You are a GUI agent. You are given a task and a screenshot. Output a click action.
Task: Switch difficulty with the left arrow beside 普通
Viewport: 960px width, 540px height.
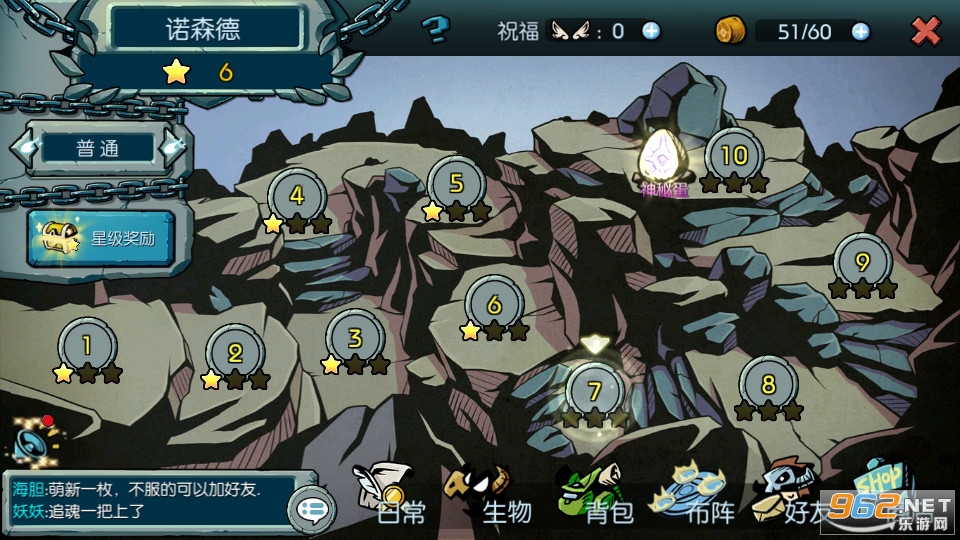pos(21,148)
